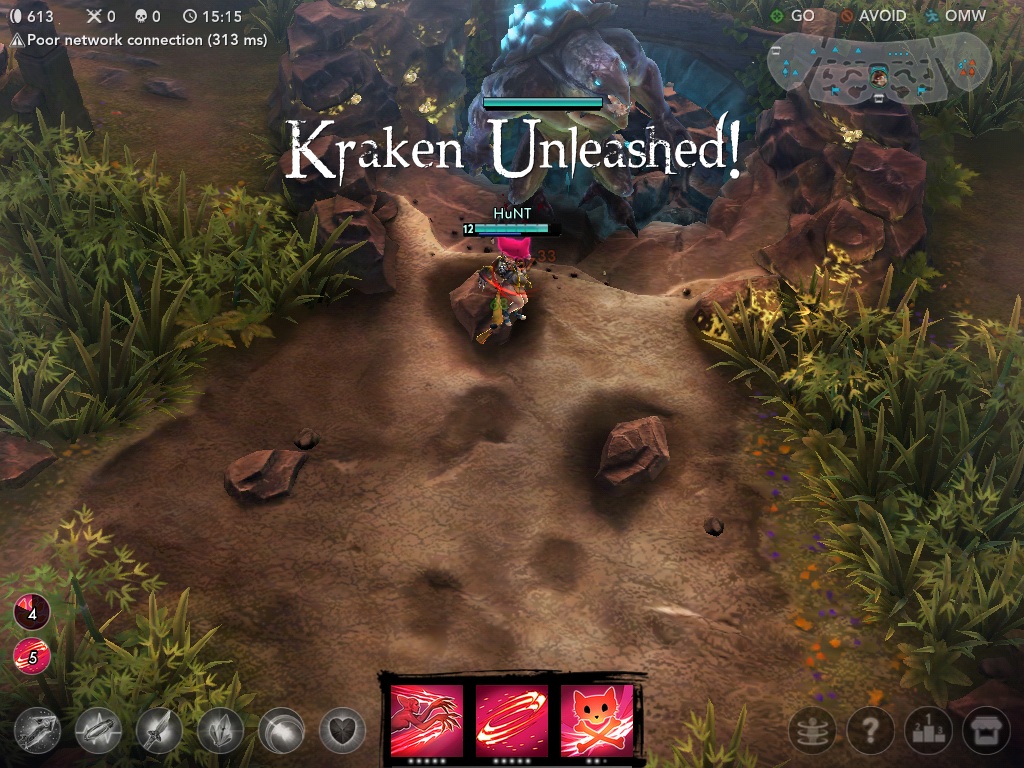Image resolution: width=1024 pixels, height=768 pixels.
Task: Send the AVOID ping to teammates
Action: point(874,16)
